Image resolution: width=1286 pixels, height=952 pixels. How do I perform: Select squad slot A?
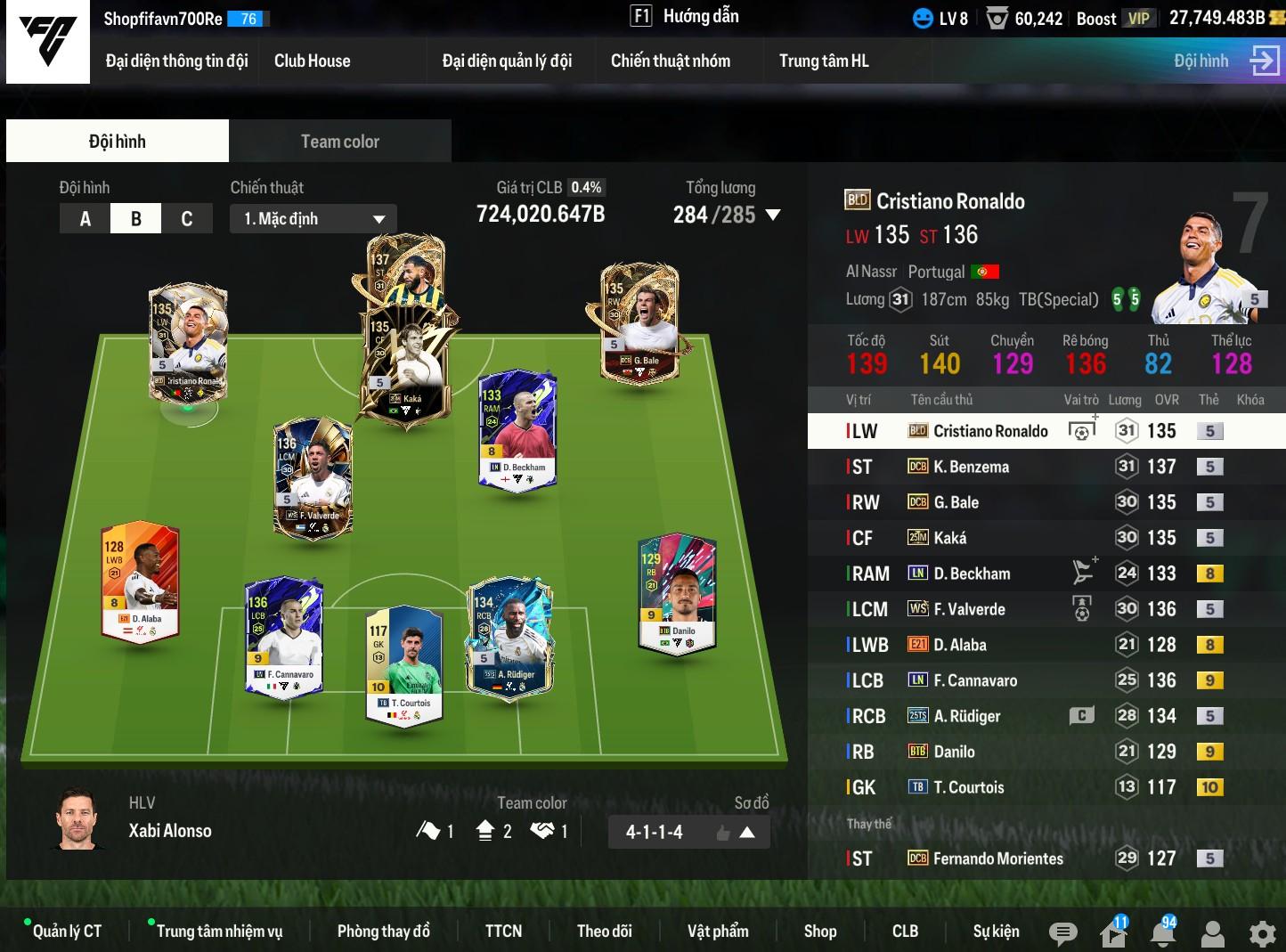pos(85,219)
